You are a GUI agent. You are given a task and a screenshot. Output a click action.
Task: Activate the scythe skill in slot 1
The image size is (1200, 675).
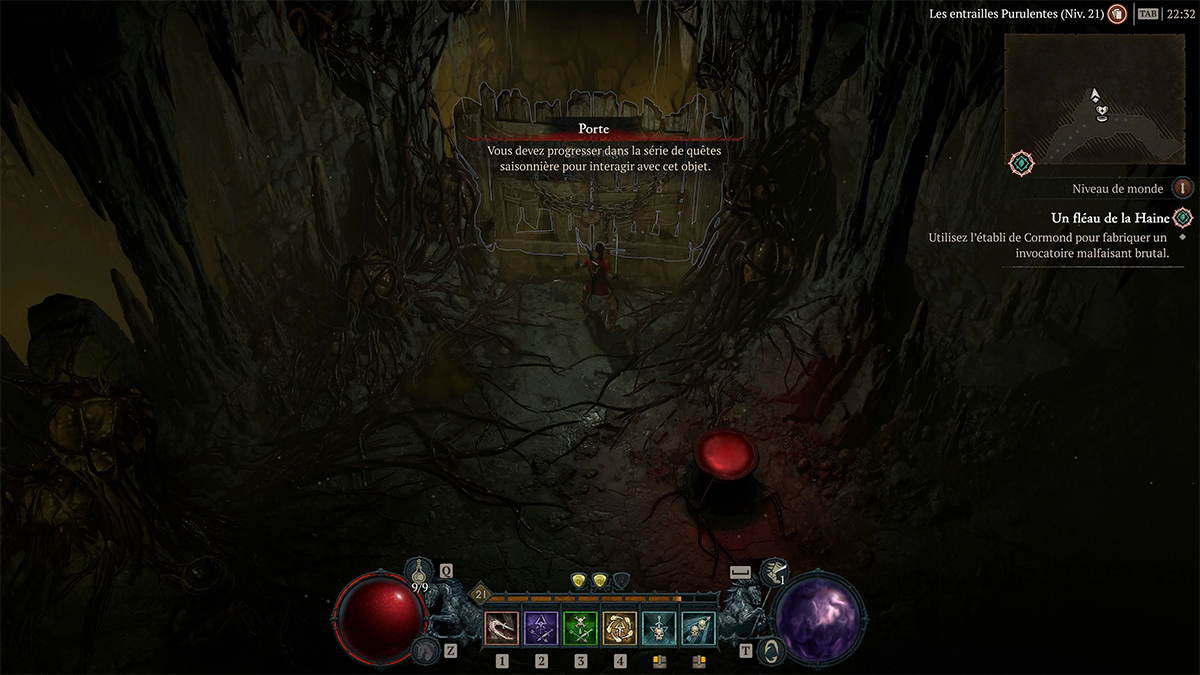coord(502,628)
